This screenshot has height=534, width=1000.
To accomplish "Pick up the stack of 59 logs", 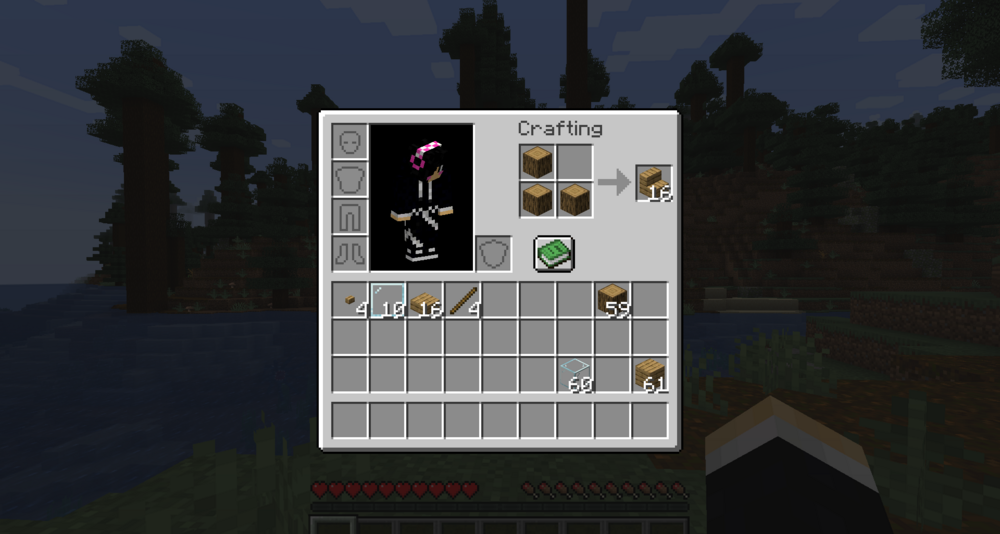I will 612,300.
